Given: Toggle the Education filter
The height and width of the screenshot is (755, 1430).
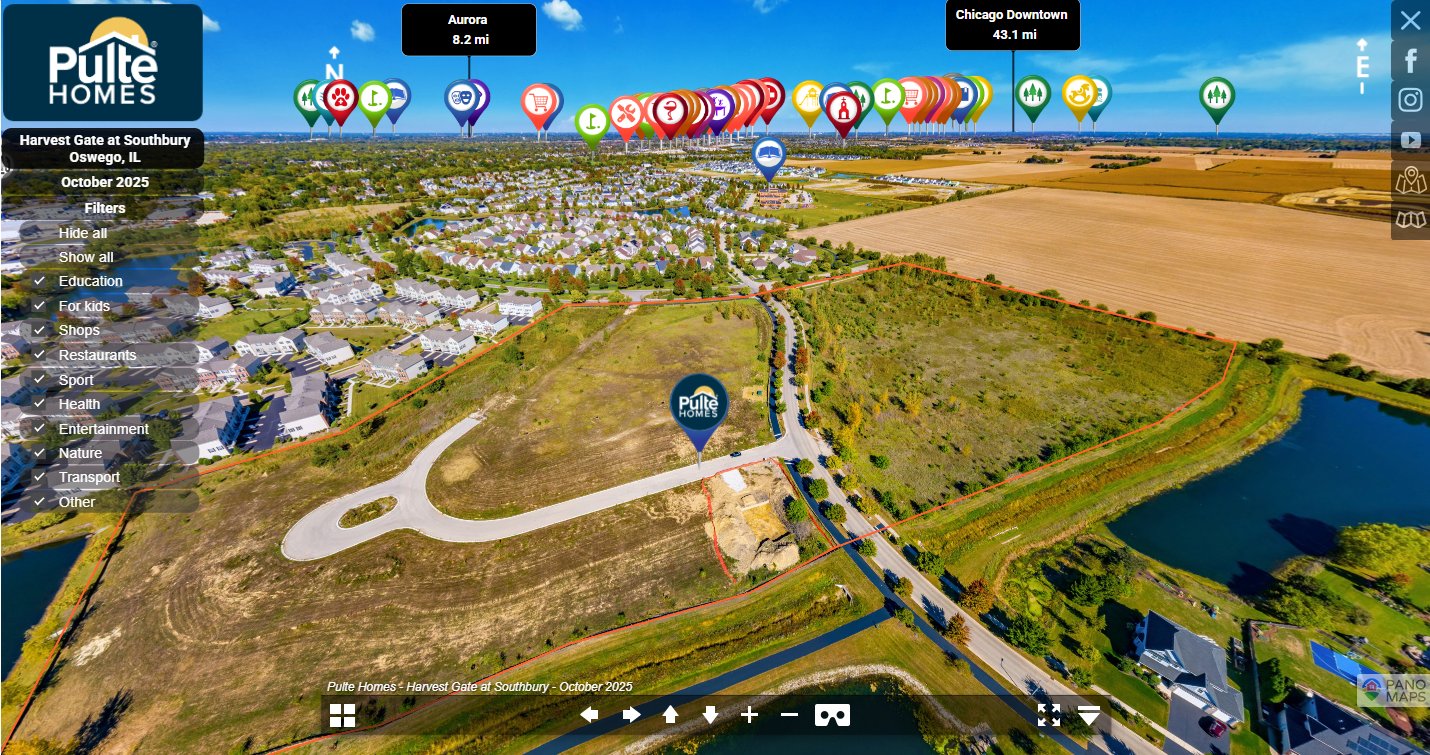Looking at the screenshot, I should 90,281.
